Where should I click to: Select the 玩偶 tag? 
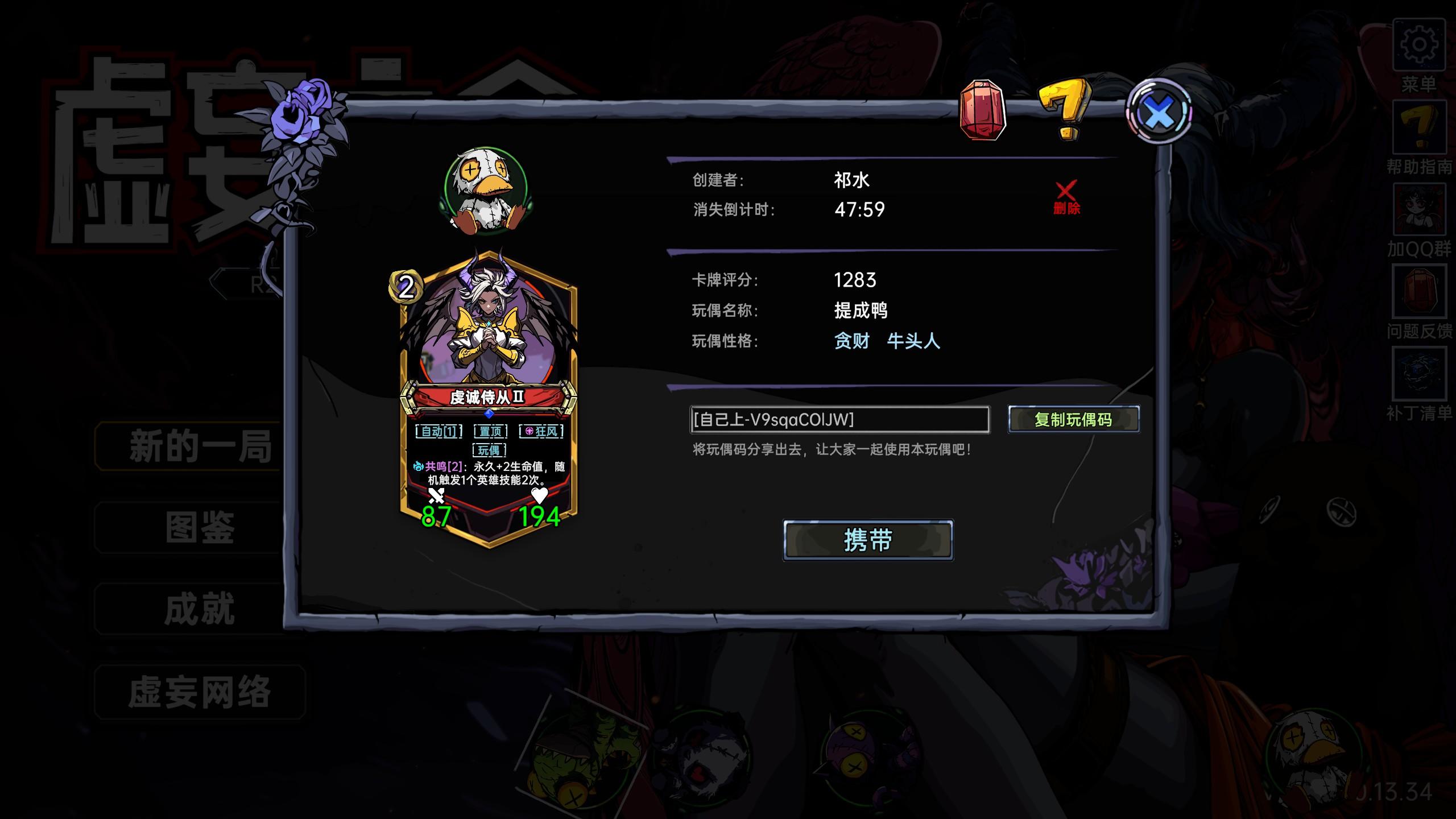[x=488, y=452]
